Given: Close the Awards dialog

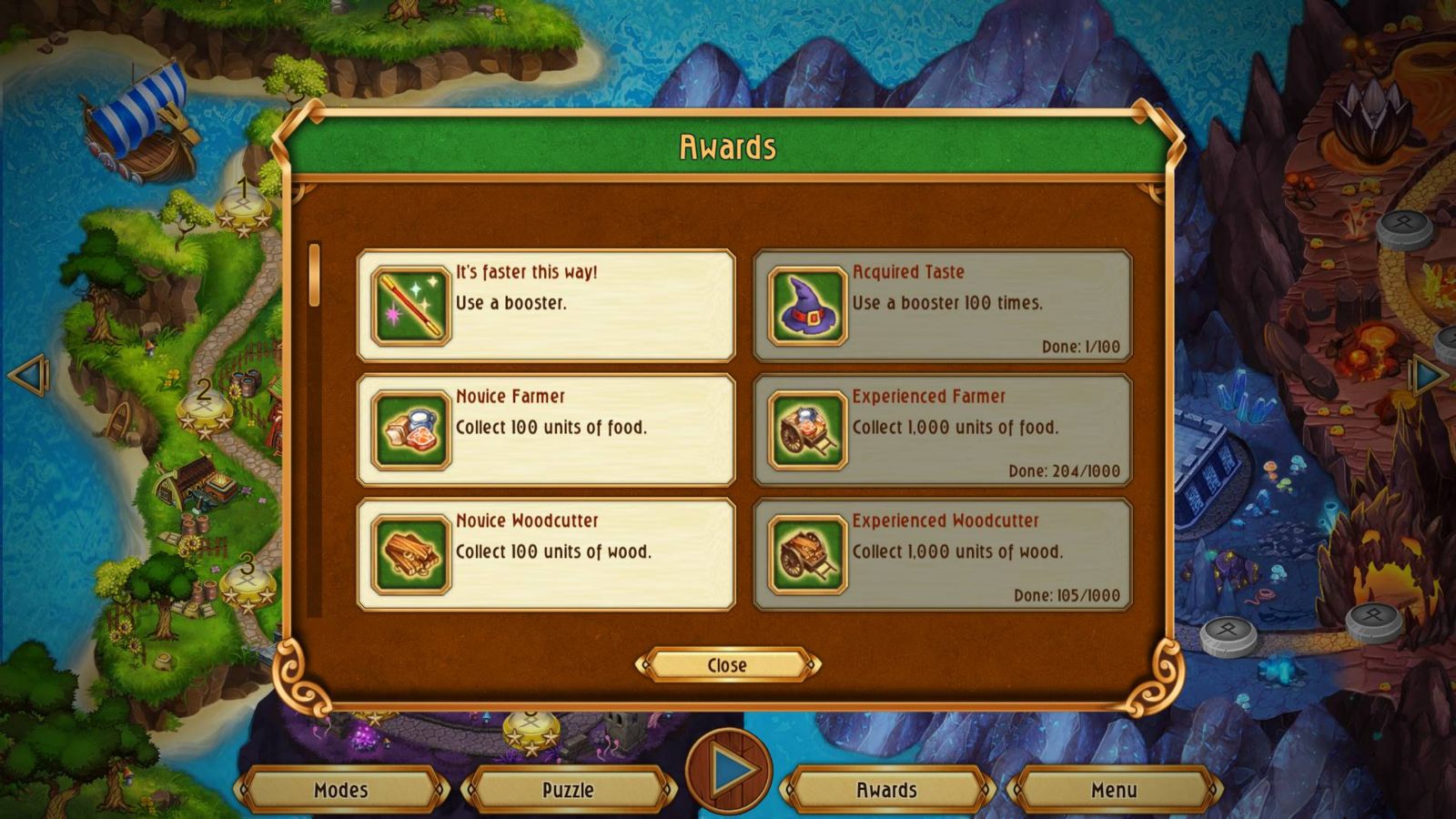Looking at the screenshot, I should [x=727, y=665].
